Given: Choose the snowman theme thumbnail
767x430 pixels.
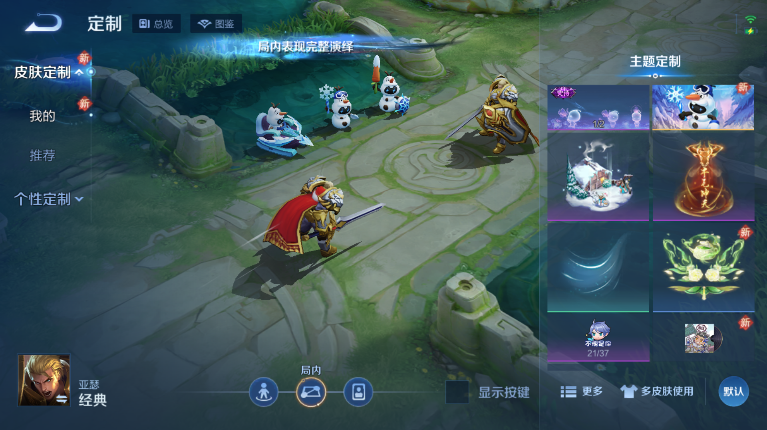Looking at the screenshot, I should (x=702, y=107).
